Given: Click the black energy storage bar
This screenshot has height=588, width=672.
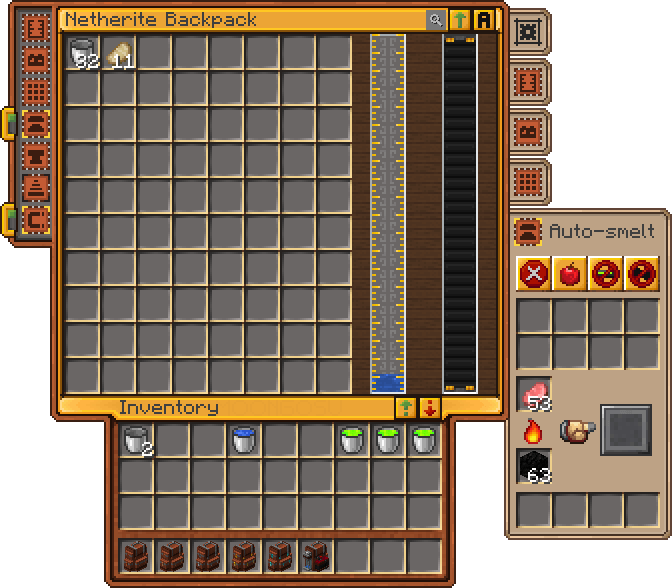Looking at the screenshot, I should (x=460, y=213).
